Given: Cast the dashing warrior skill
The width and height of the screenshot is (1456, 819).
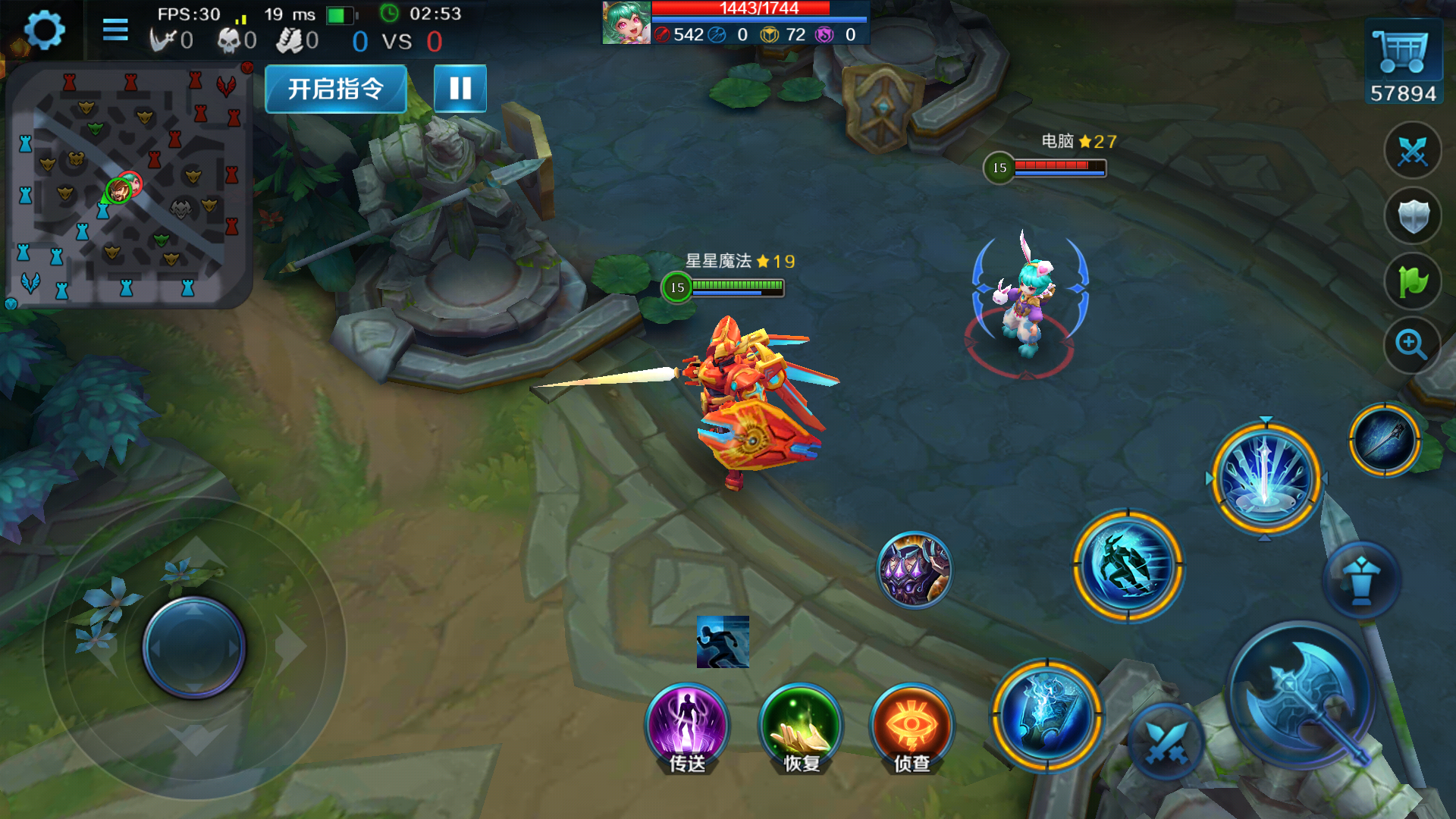Looking at the screenshot, I should pos(1128,566).
